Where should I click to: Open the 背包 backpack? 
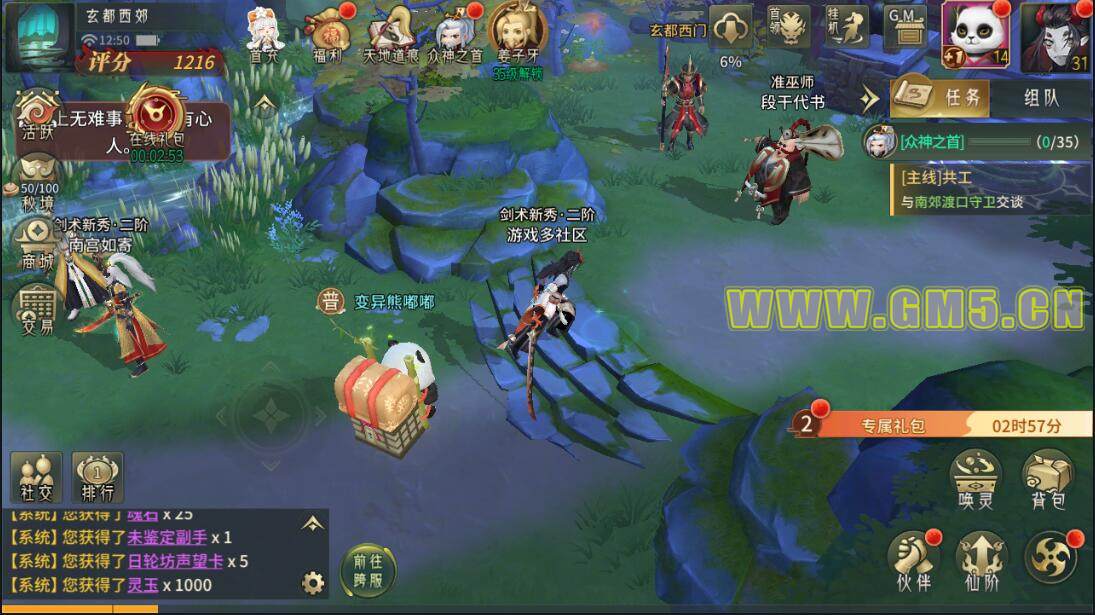1047,478
